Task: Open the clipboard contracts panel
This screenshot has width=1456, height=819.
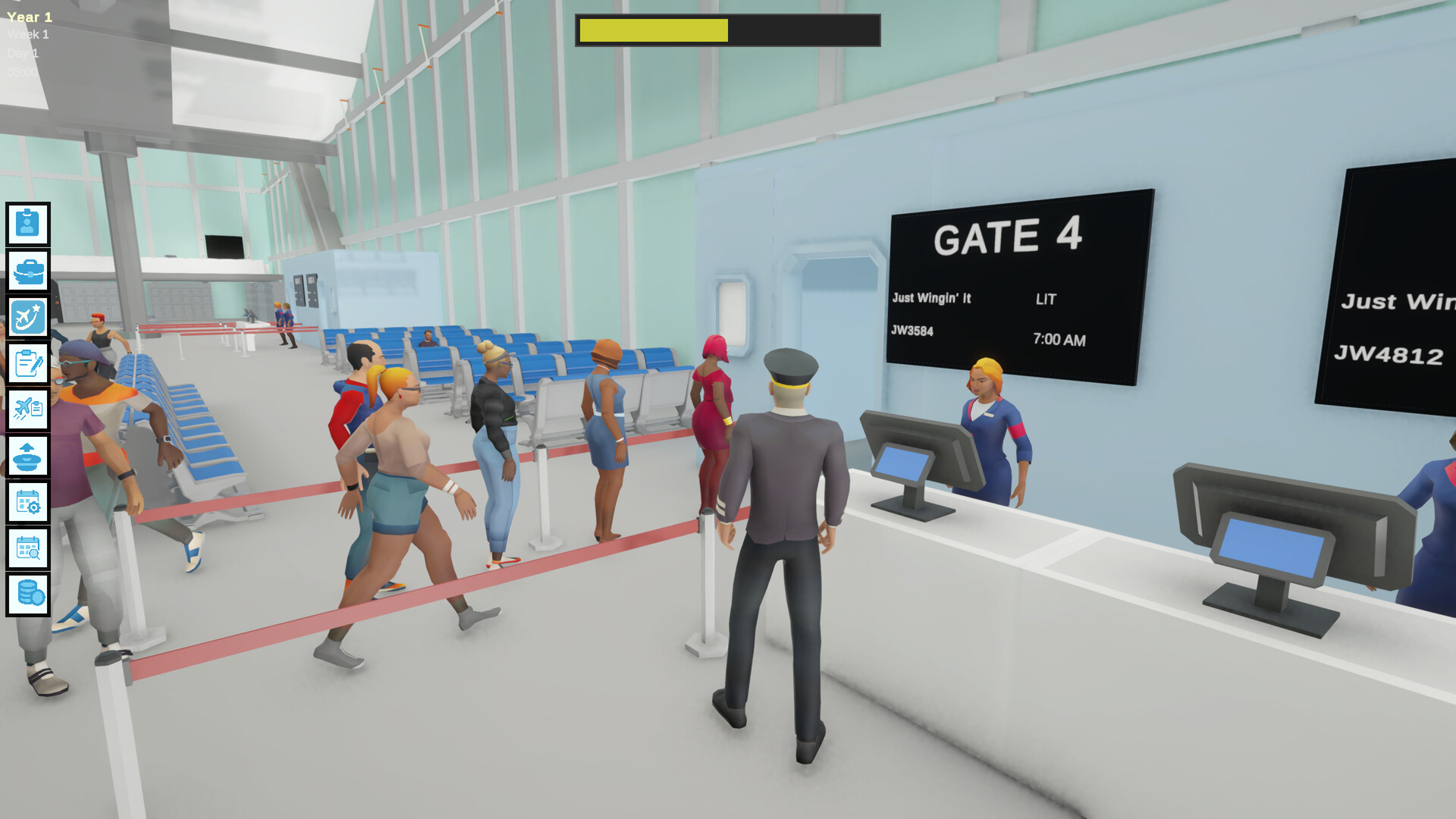Action: point(28,365)
